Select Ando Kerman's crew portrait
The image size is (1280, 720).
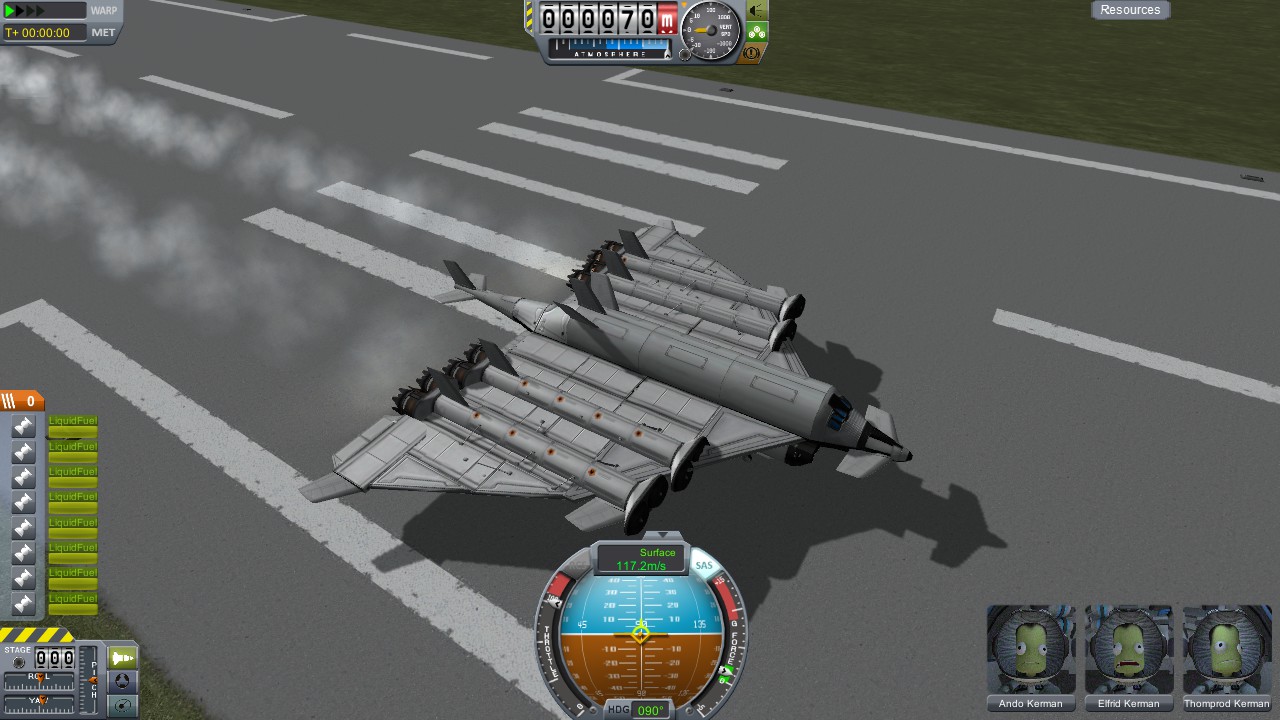pyautogui.click(x=1030, y=650)
